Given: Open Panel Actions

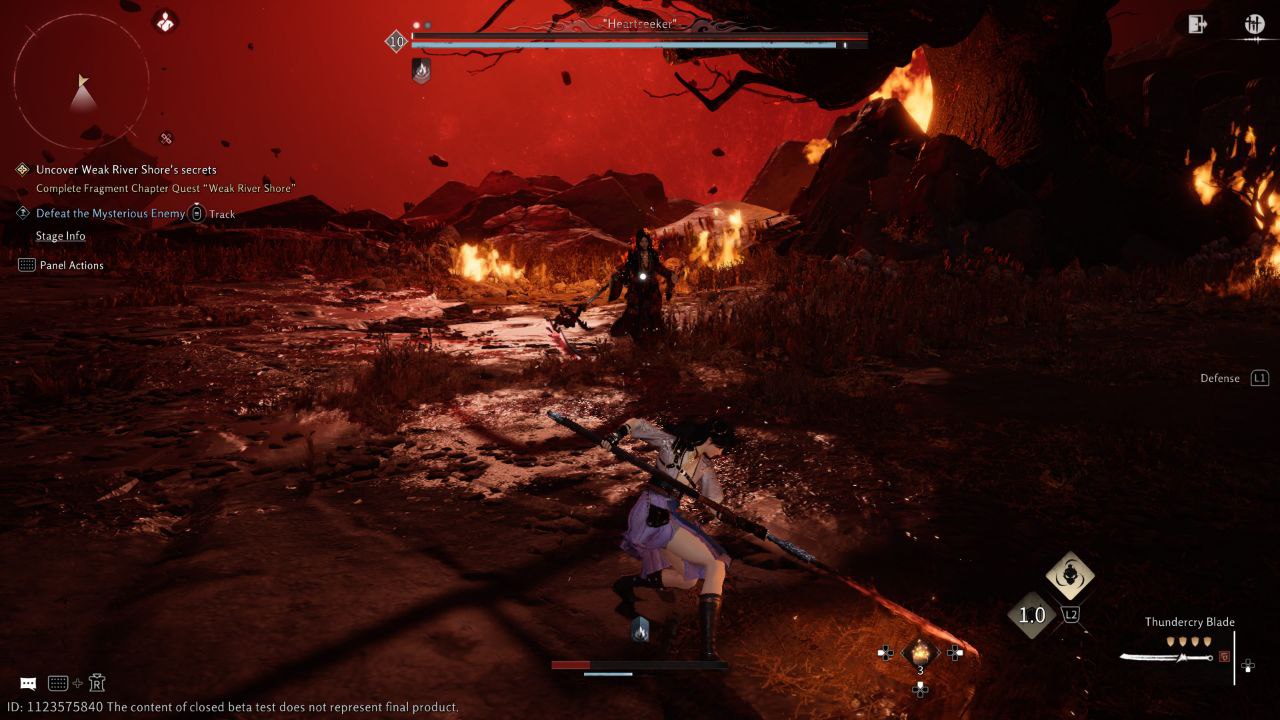Looking at the screenshot, I should 71,265.
